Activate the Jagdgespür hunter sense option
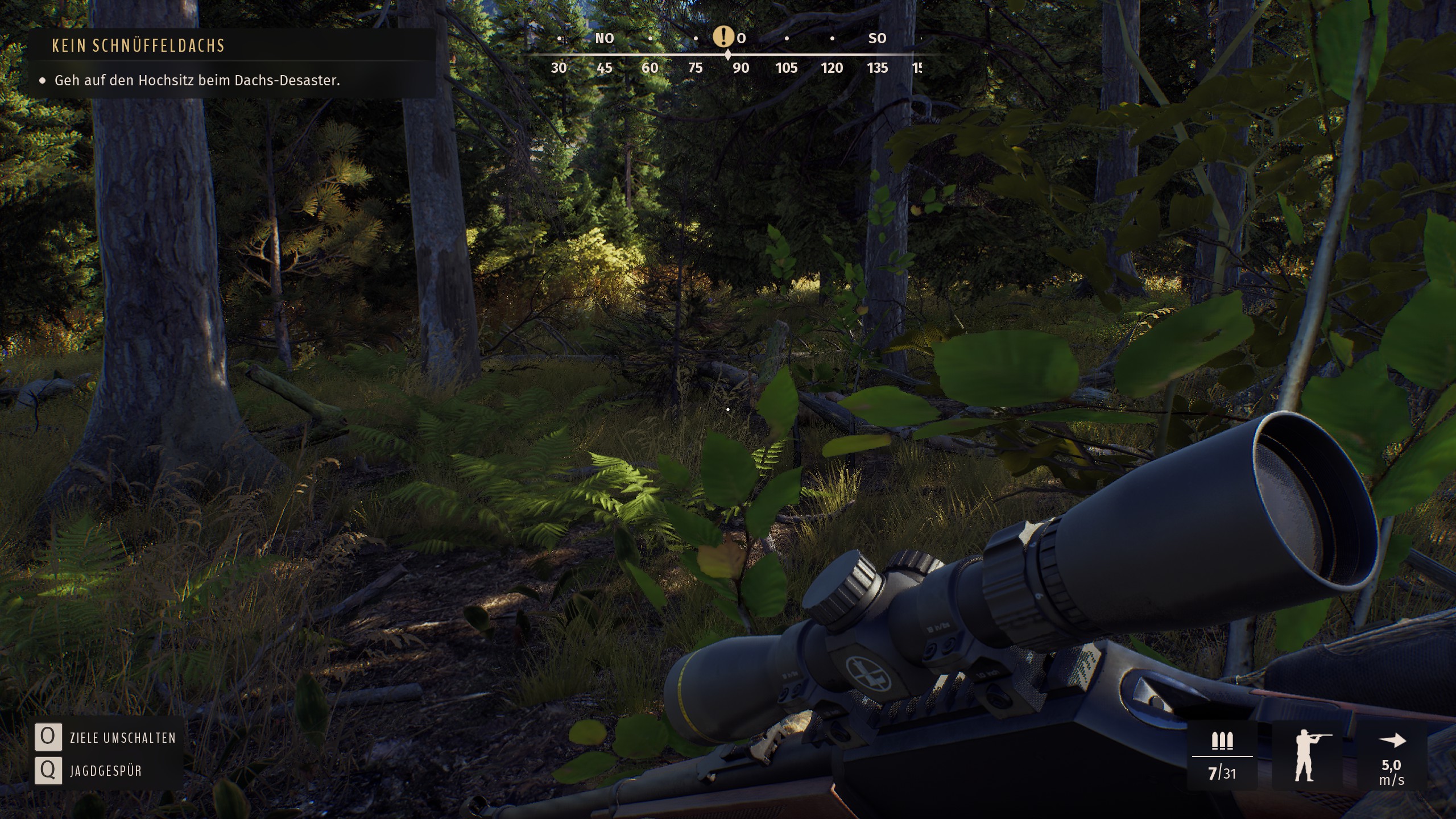Image resolution: width=1456 pixels, height=819 pixels. (105, 771)
